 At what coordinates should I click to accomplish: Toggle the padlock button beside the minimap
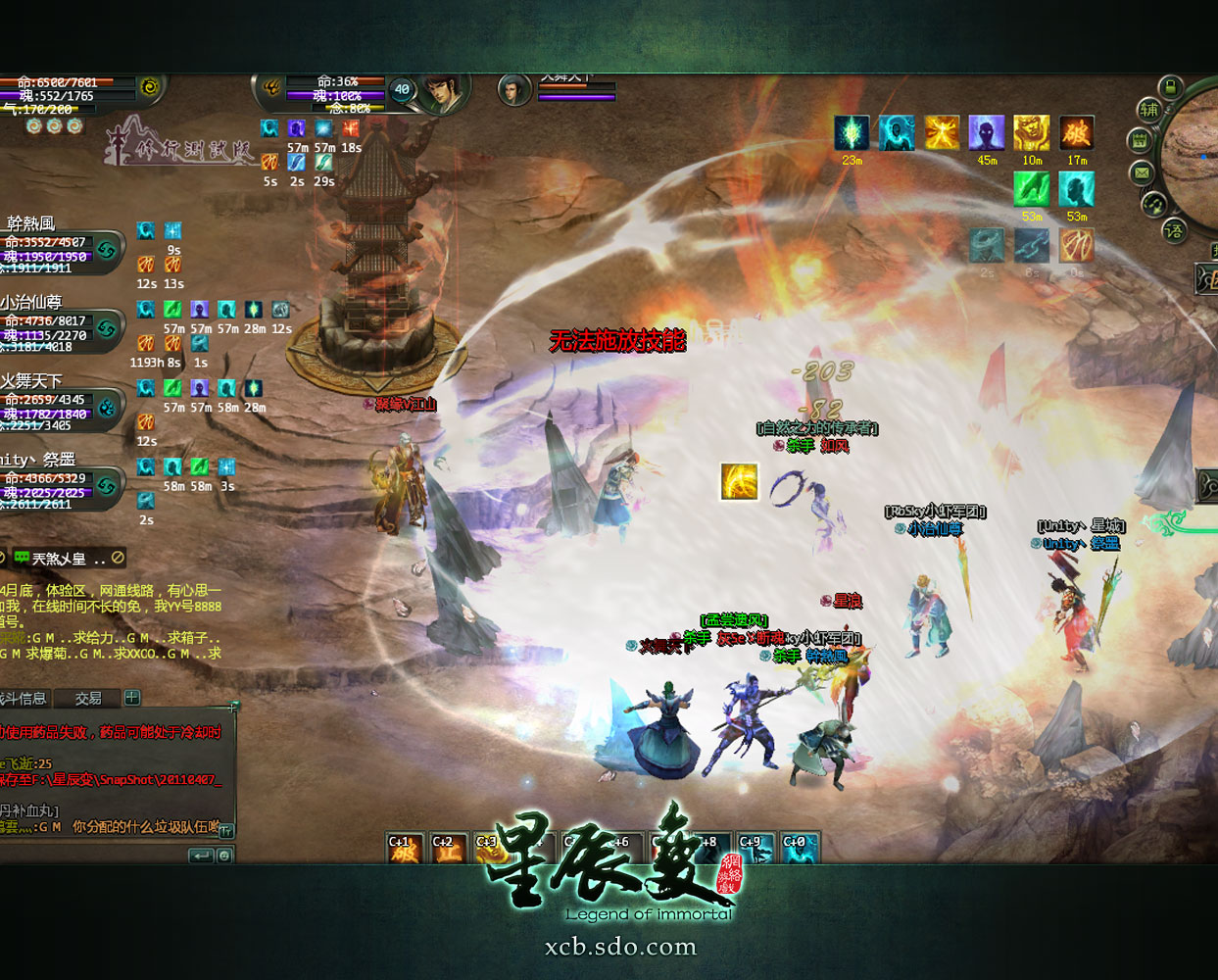click(1171, 87)
